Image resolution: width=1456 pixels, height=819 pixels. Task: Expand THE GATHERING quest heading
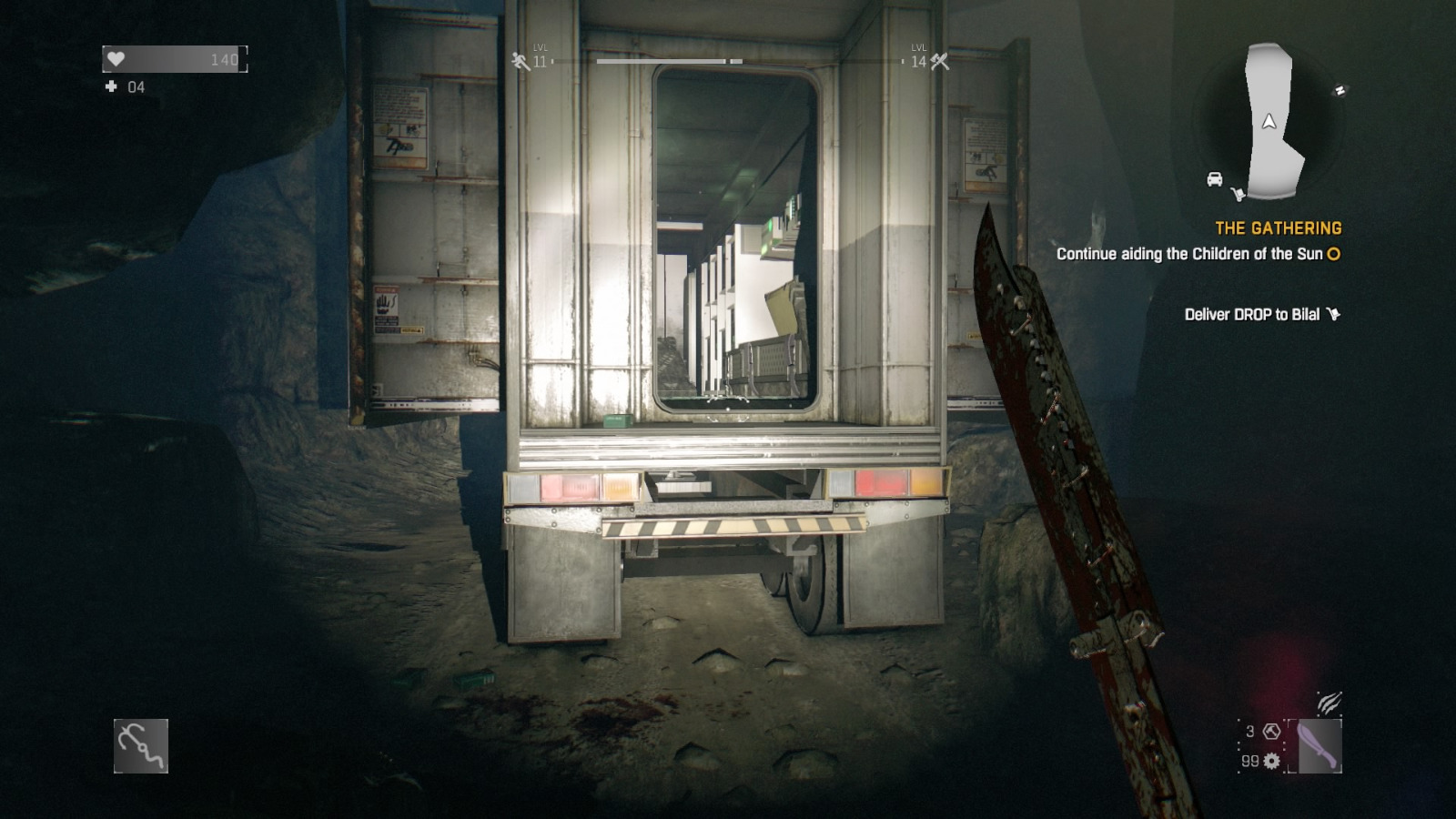tap(1278, 228)
